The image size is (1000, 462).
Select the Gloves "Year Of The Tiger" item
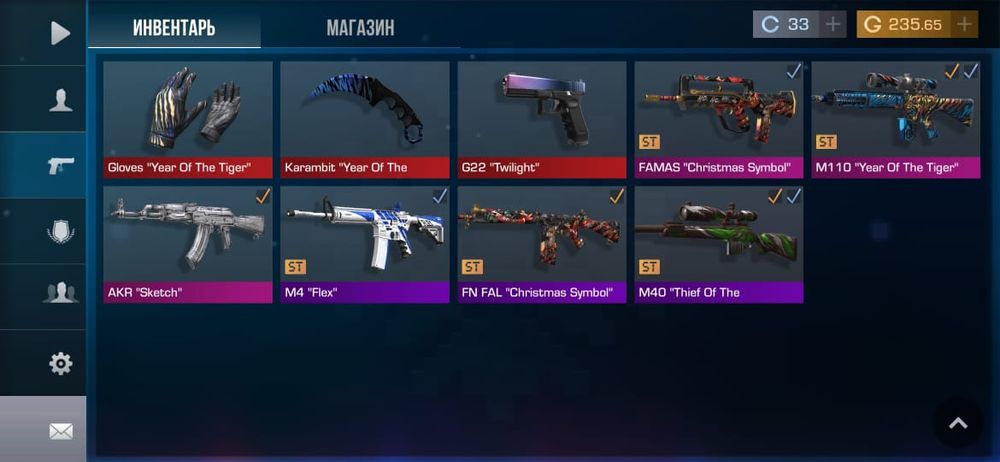(188, 119)
